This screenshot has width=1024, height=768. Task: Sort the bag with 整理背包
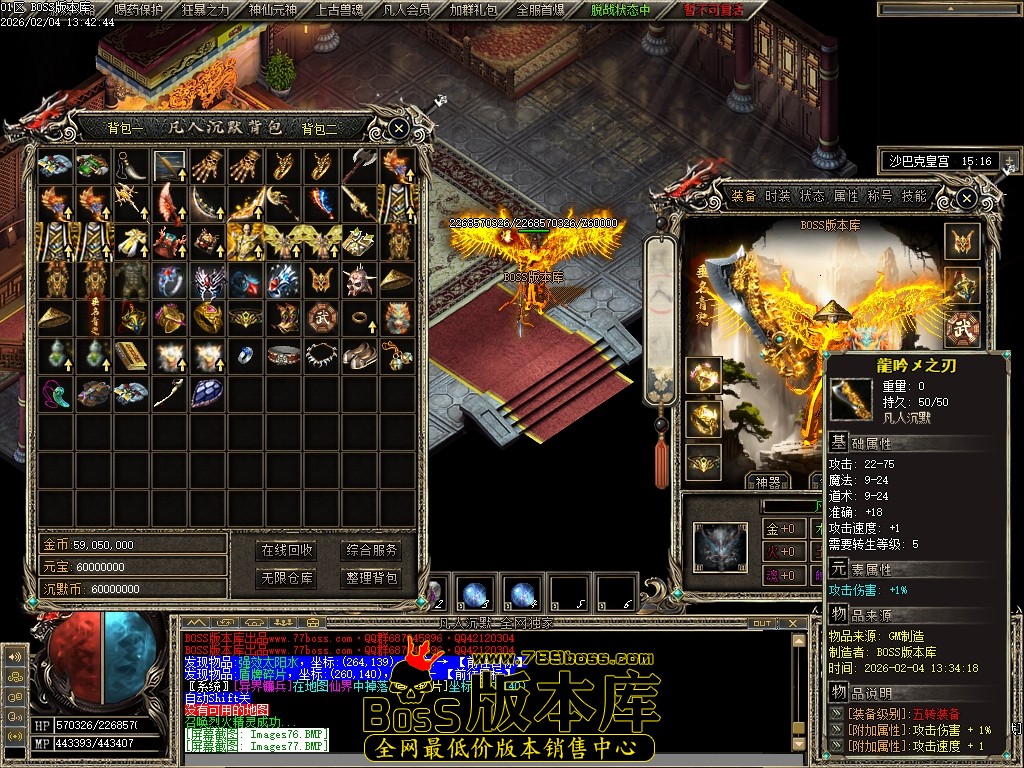coord(371,578)
